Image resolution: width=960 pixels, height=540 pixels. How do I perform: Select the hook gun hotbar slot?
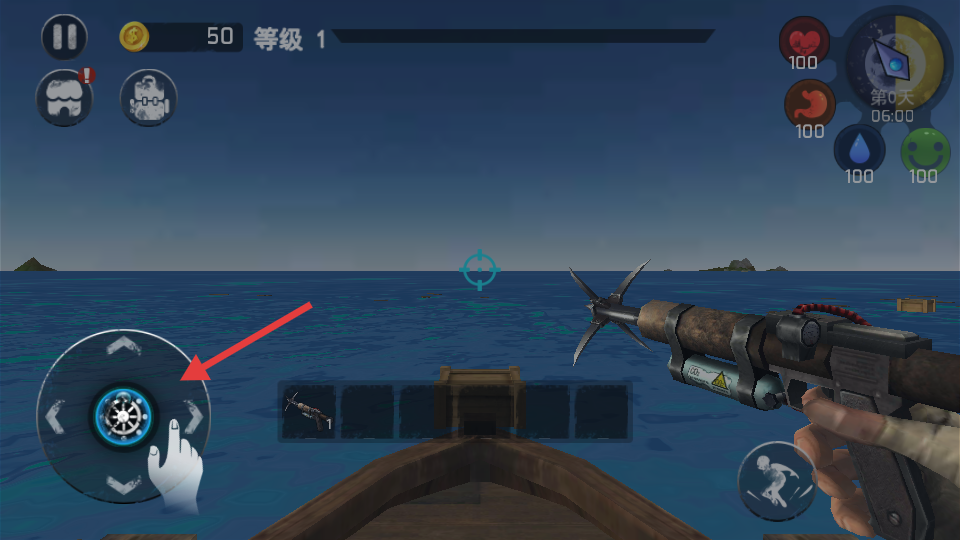click(x=308, y=412)
